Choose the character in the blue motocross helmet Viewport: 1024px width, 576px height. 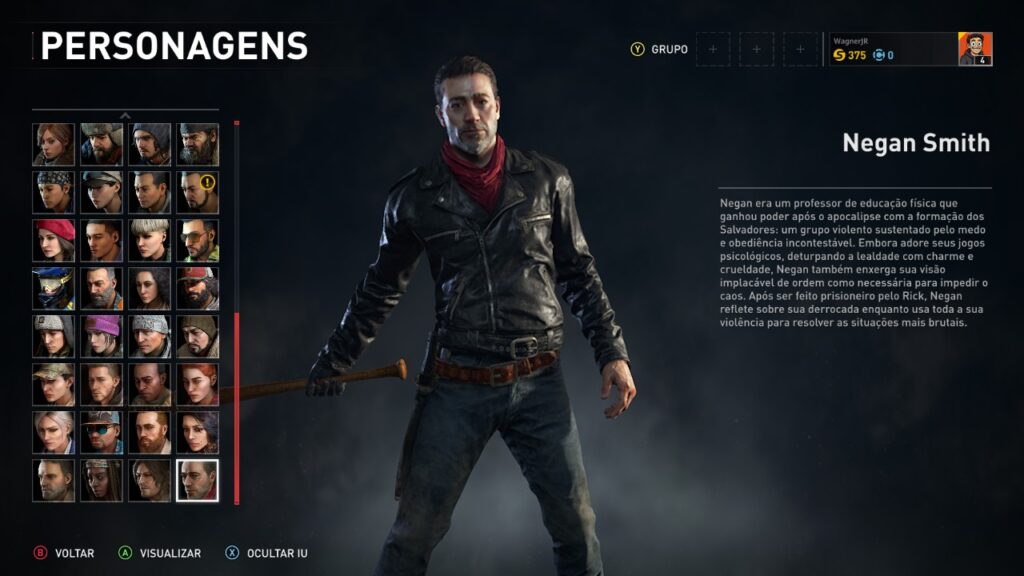(x=53, y=288)
